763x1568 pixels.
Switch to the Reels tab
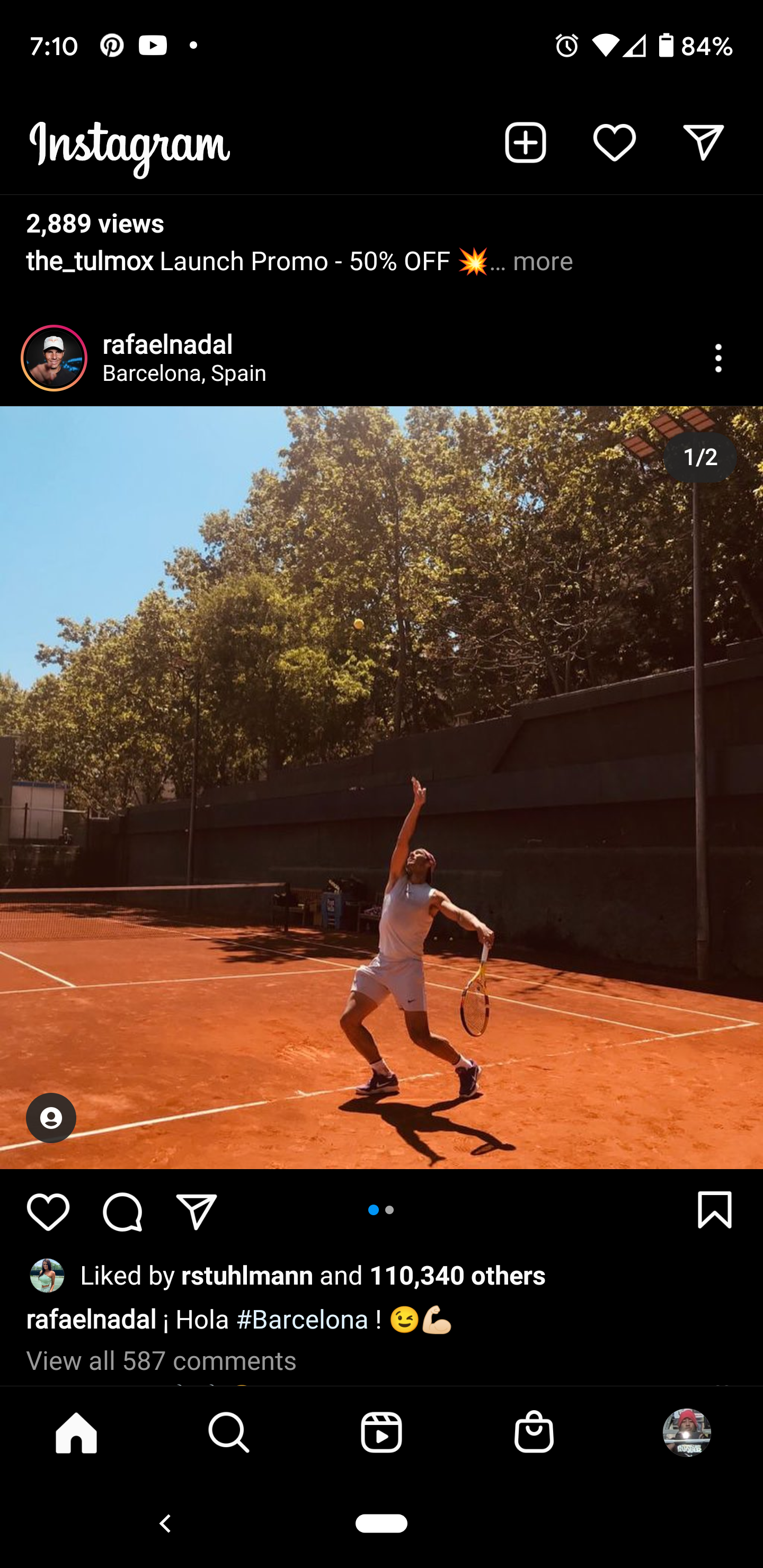click(x=381, y=1432)
